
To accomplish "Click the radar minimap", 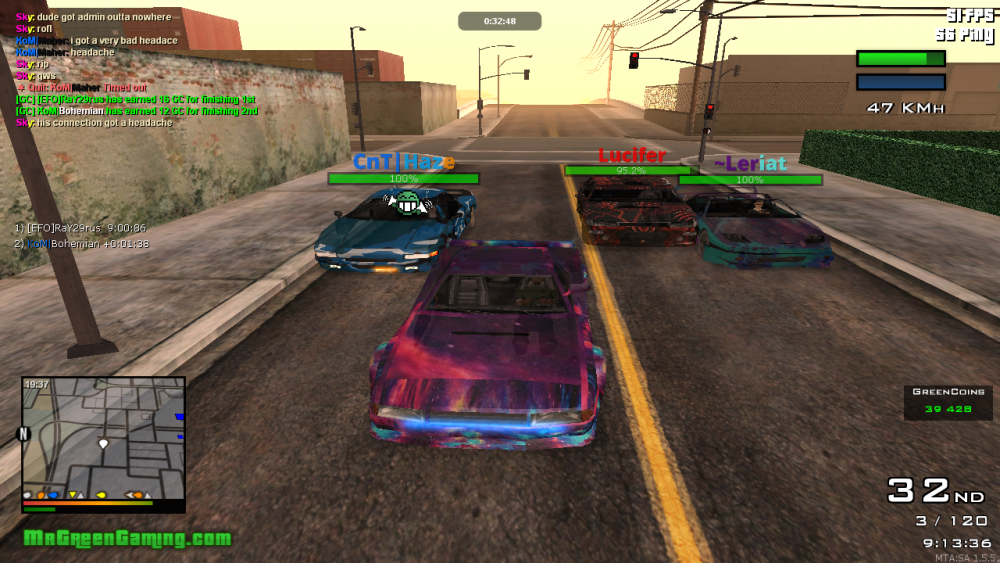I will pos(103,438).
